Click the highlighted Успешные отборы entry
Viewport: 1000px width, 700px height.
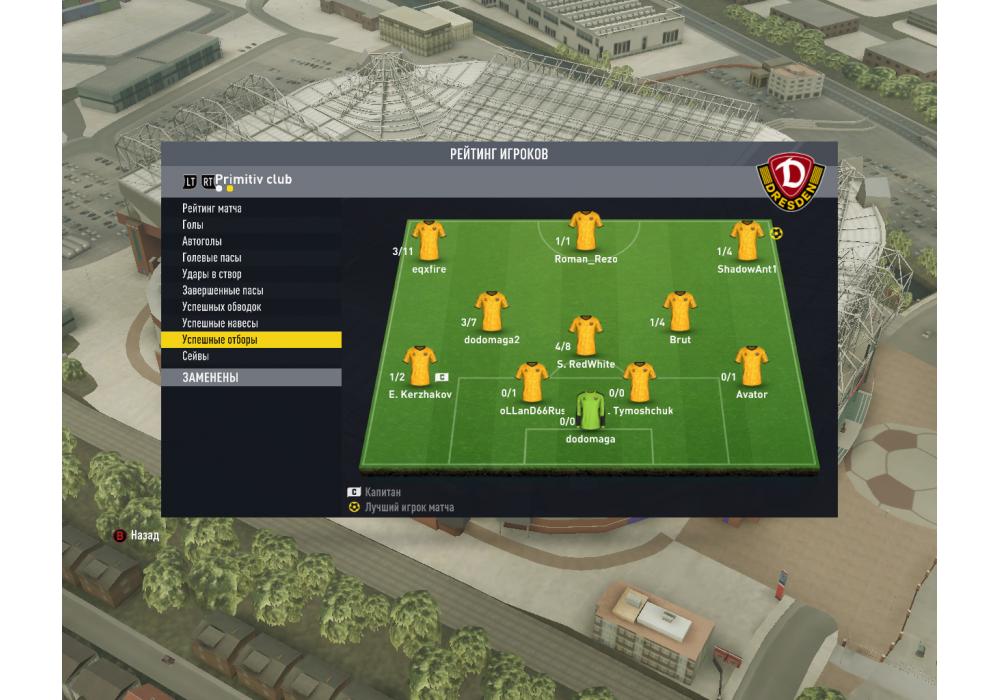[250, 340]
